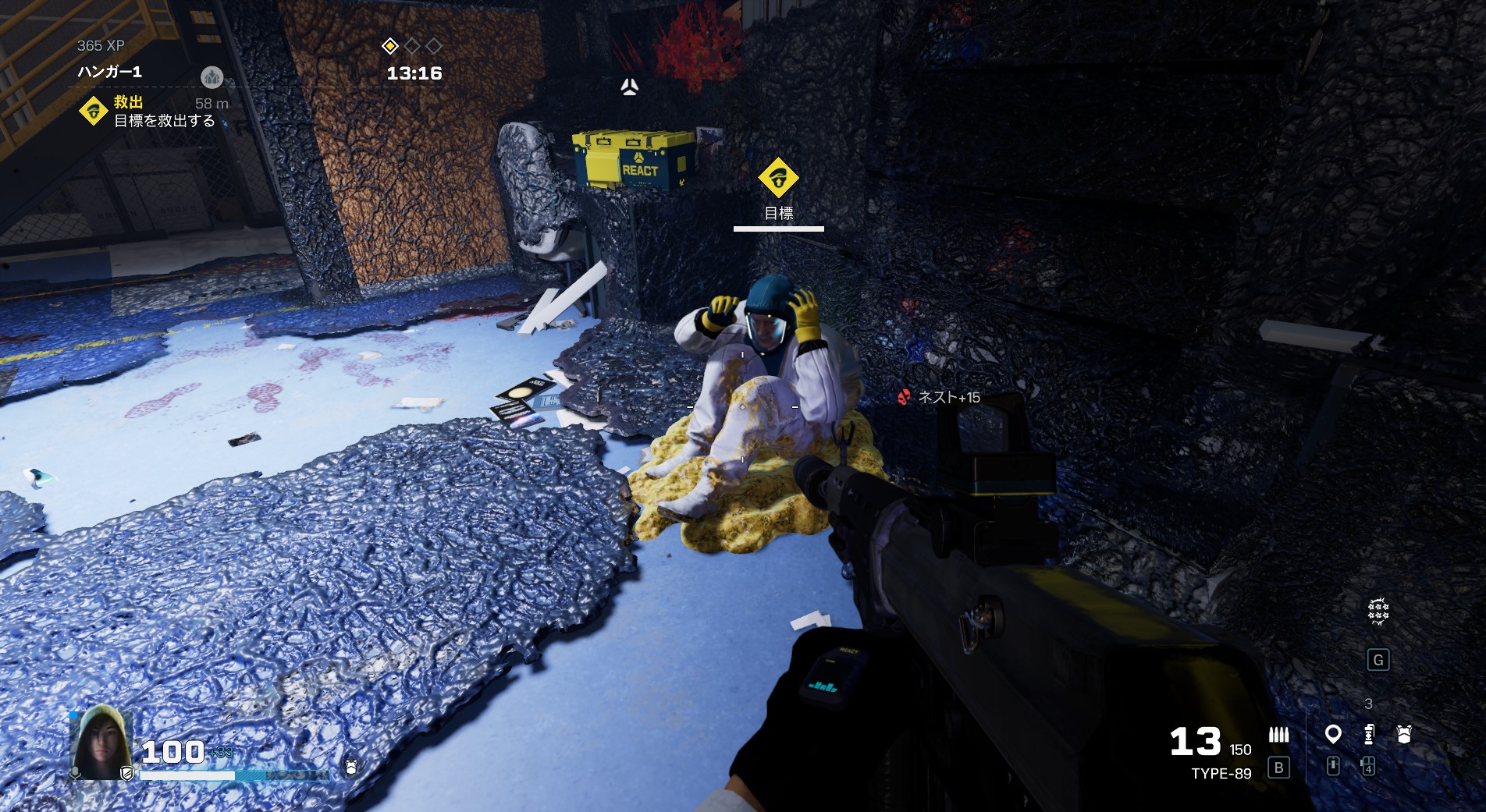
Task: Mute the microphone icon on the HUD
Action: click(x=75, y=773)
